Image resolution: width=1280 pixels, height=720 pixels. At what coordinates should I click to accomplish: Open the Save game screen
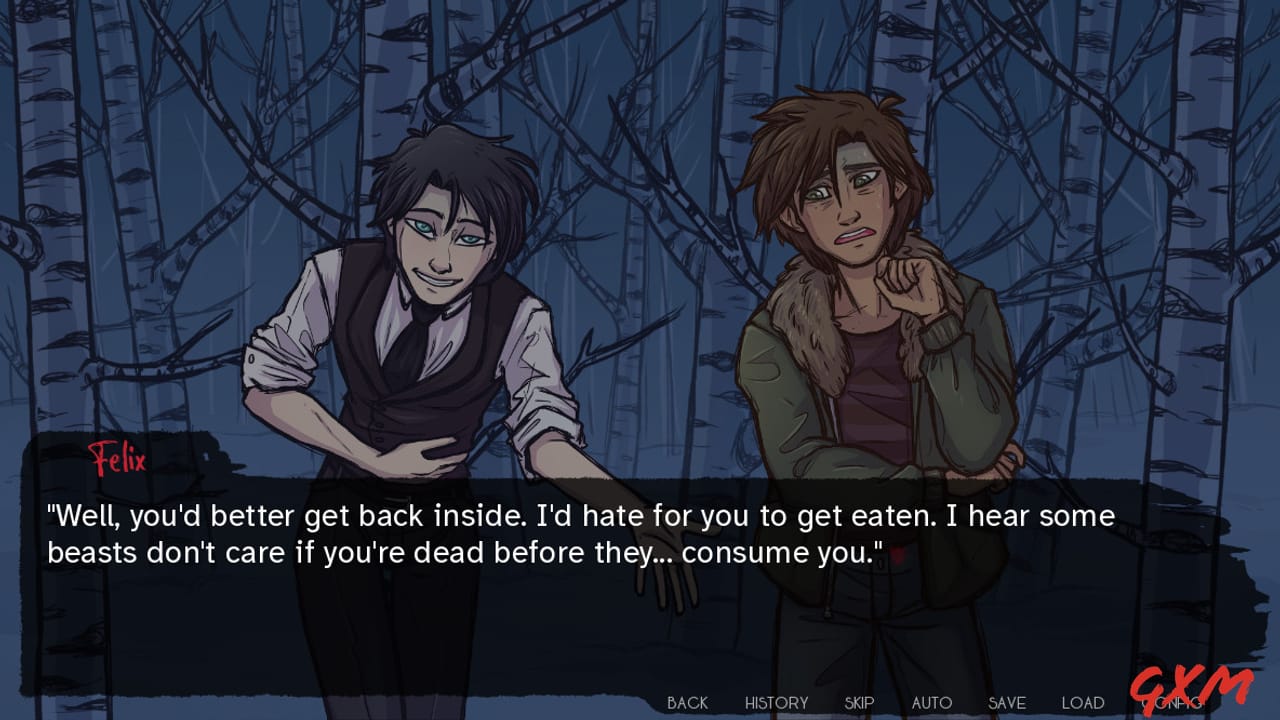coord(1007,703)
